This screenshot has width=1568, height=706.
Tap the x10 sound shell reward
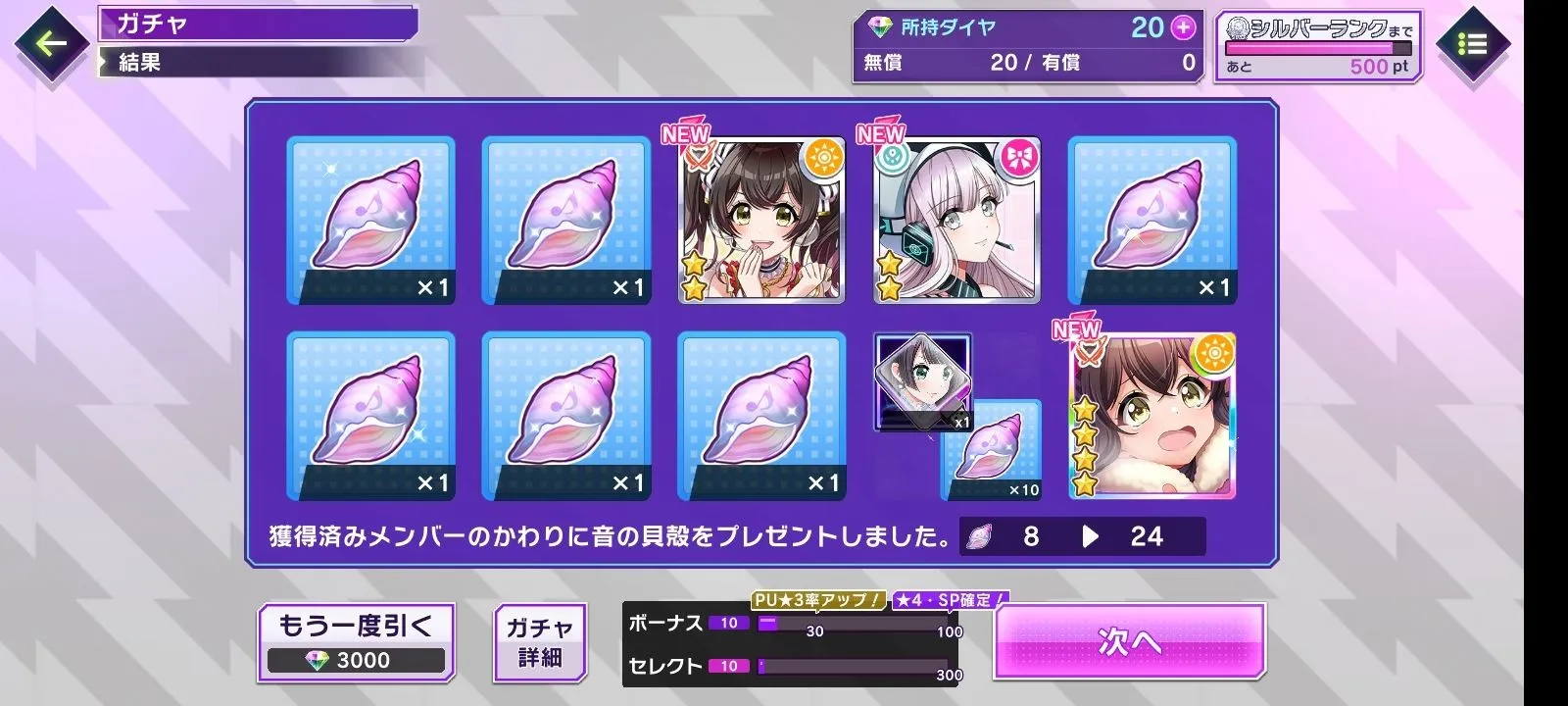click(992, 451)
